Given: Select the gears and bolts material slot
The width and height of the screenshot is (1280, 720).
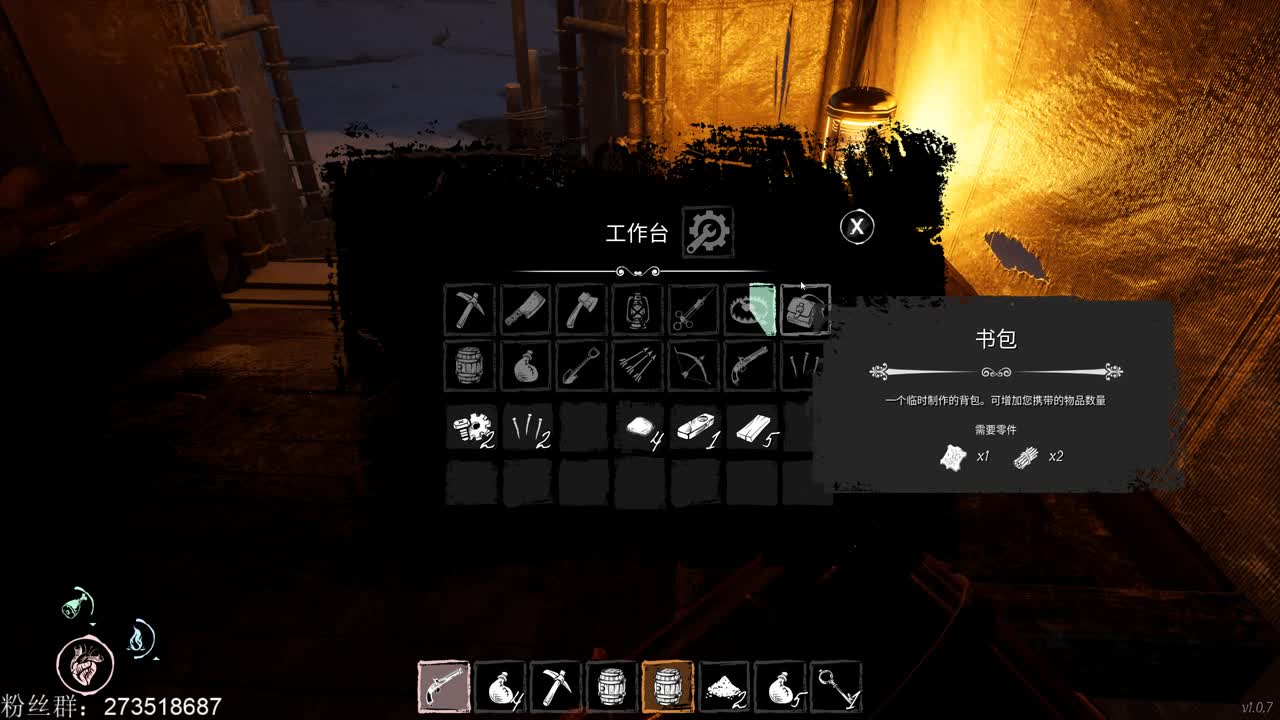Looking at the screenshot, I should coord(471,428).
